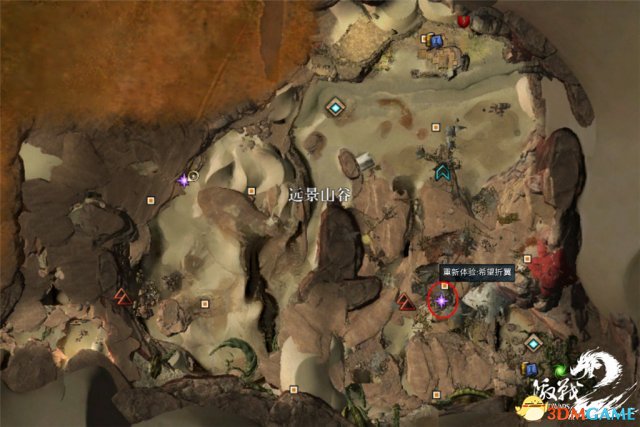Choose the waypoint diamond near the green swirl
The image size is (640, 427).
534,343
